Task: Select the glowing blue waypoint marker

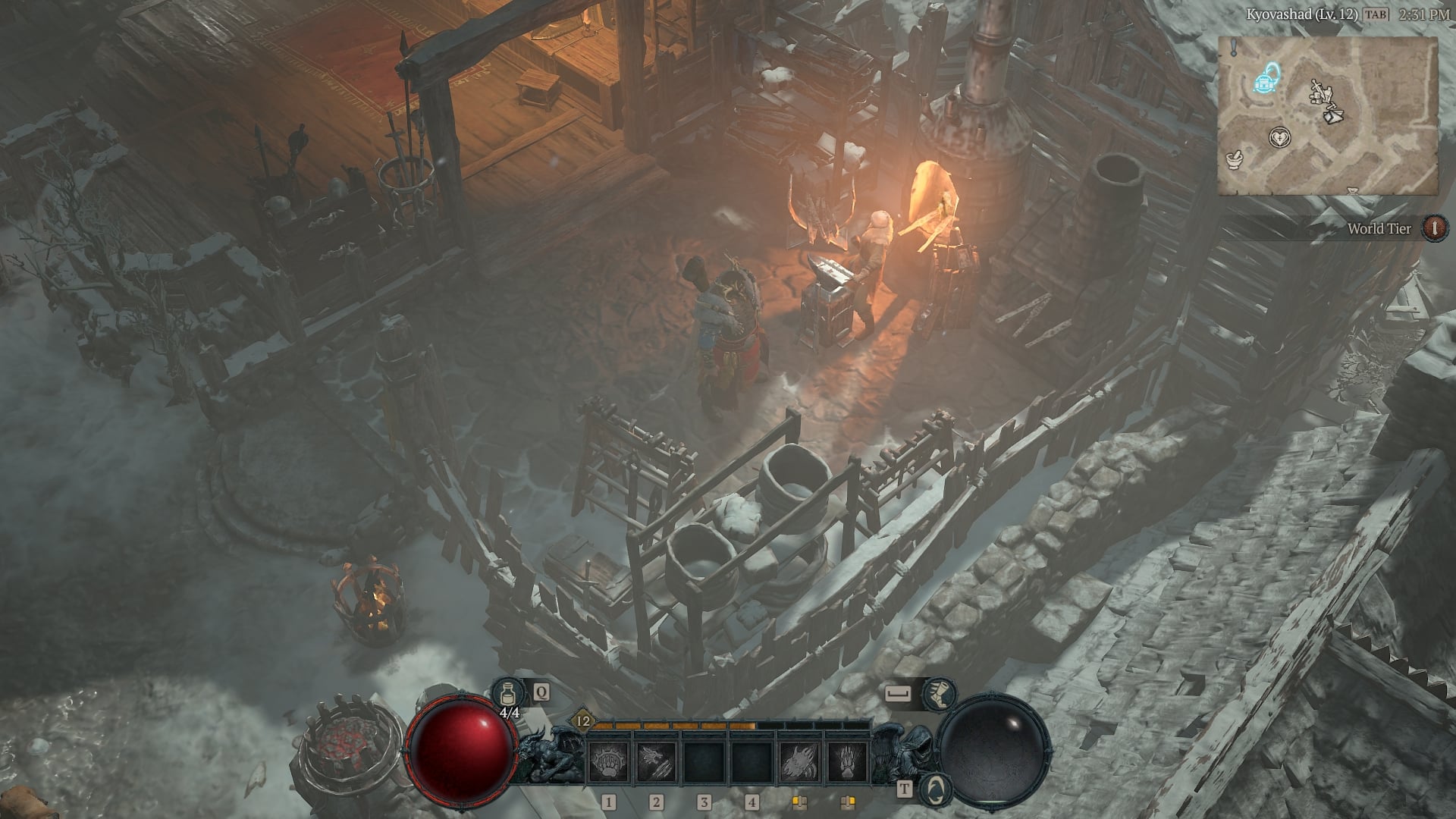Action: tap(1265, 78)
